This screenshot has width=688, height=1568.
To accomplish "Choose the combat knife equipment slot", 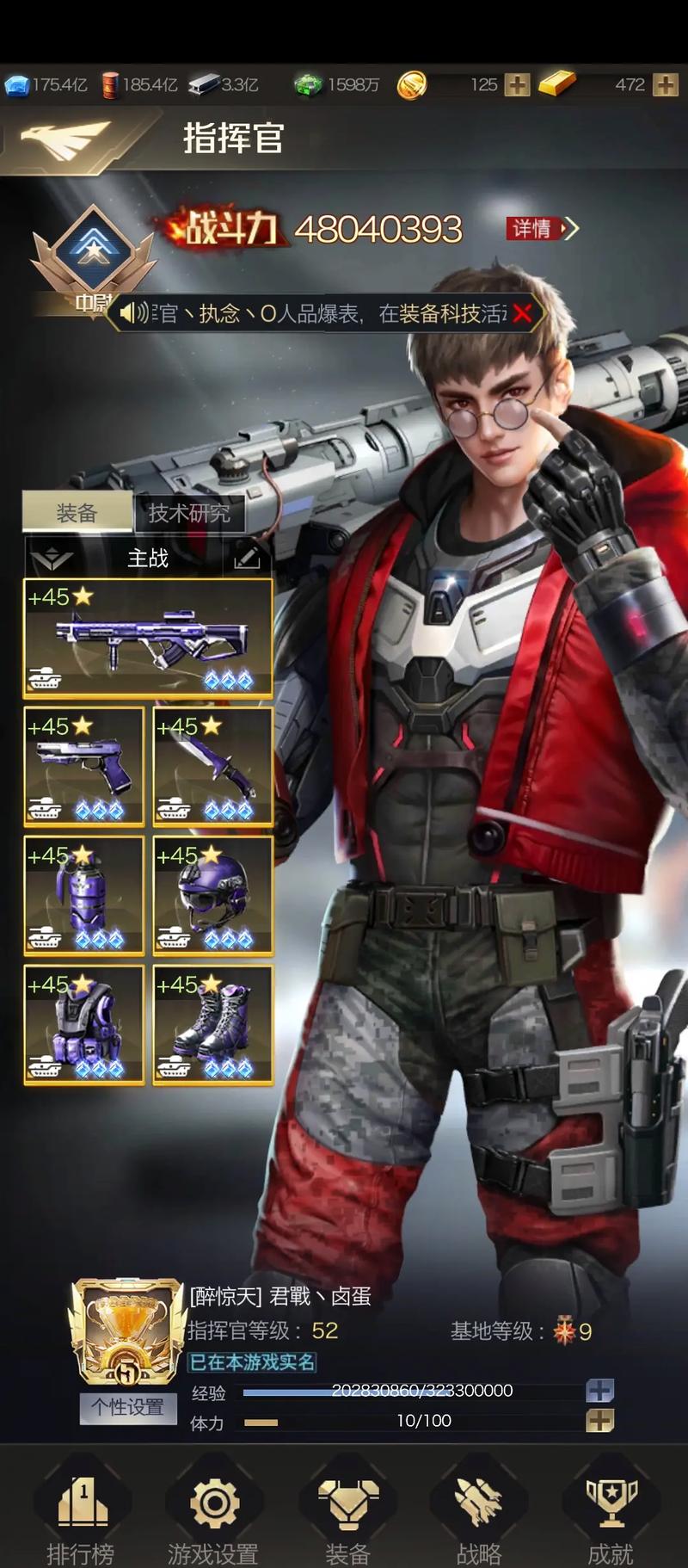I will [x=212, y=766].
